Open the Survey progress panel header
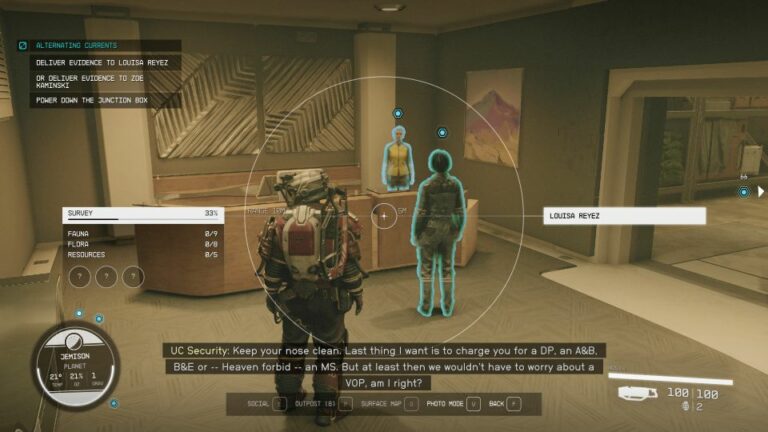 (x=142, y=213)
